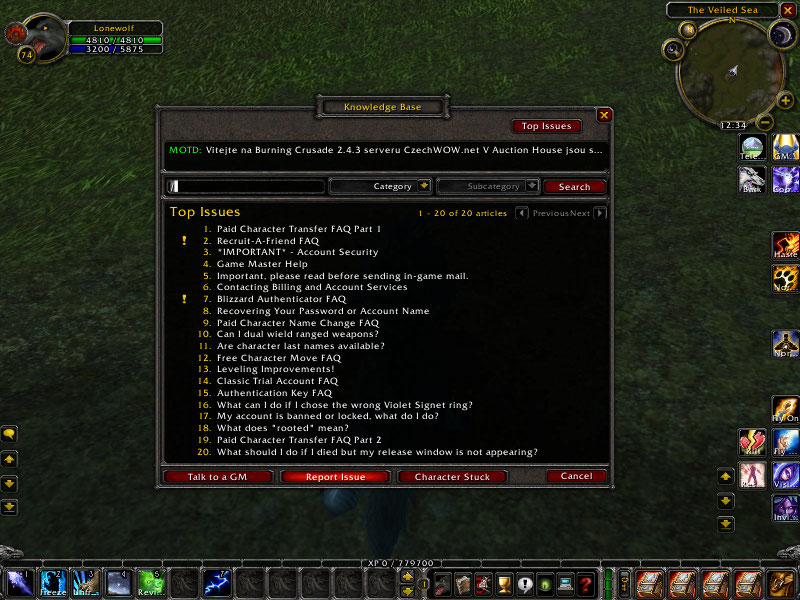View the Leveling Improvements article

(275, 369)
